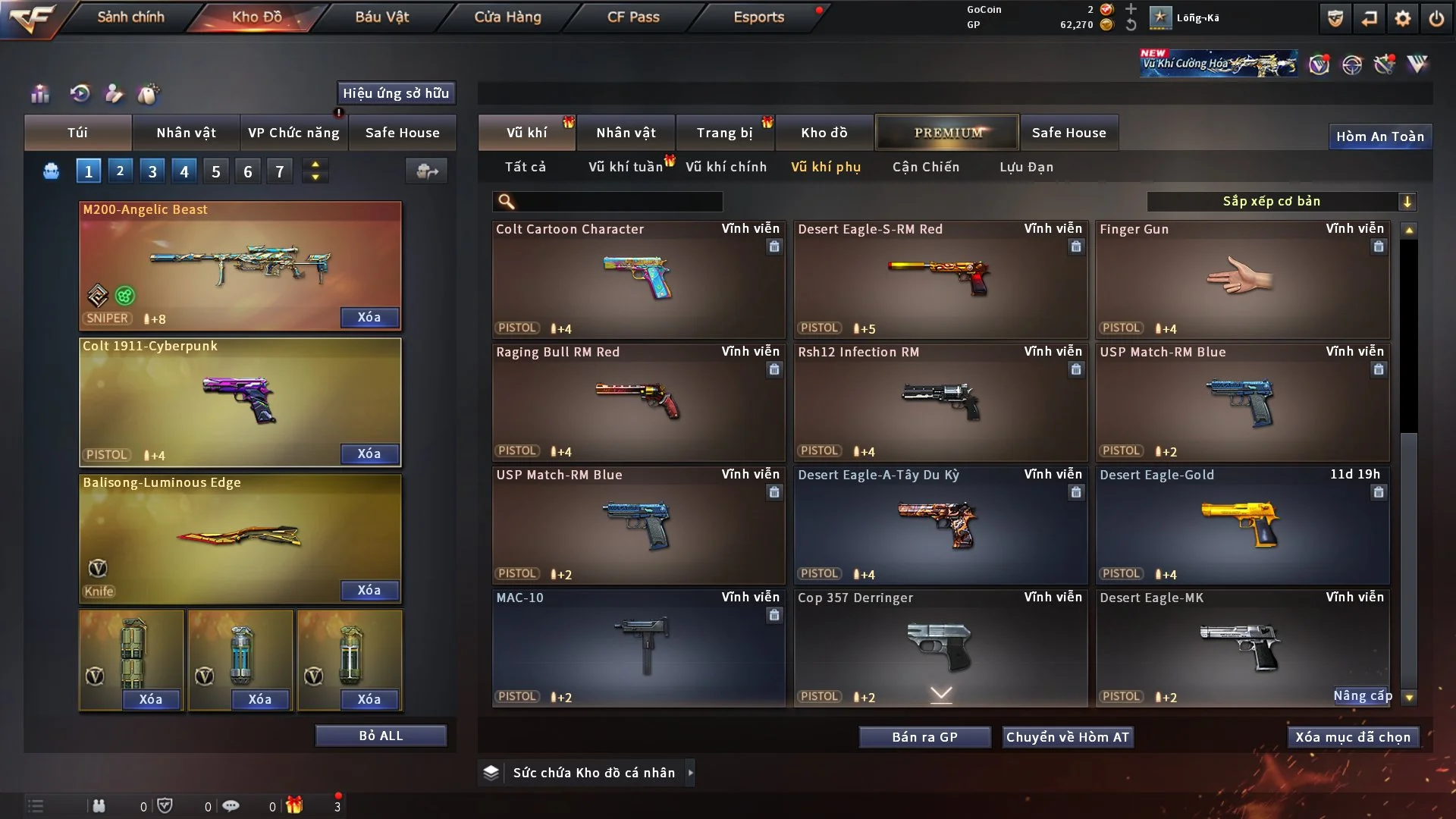Go to Sảnh chính lobby
This screenshot has width=1456, height=819.
(130, 17)
